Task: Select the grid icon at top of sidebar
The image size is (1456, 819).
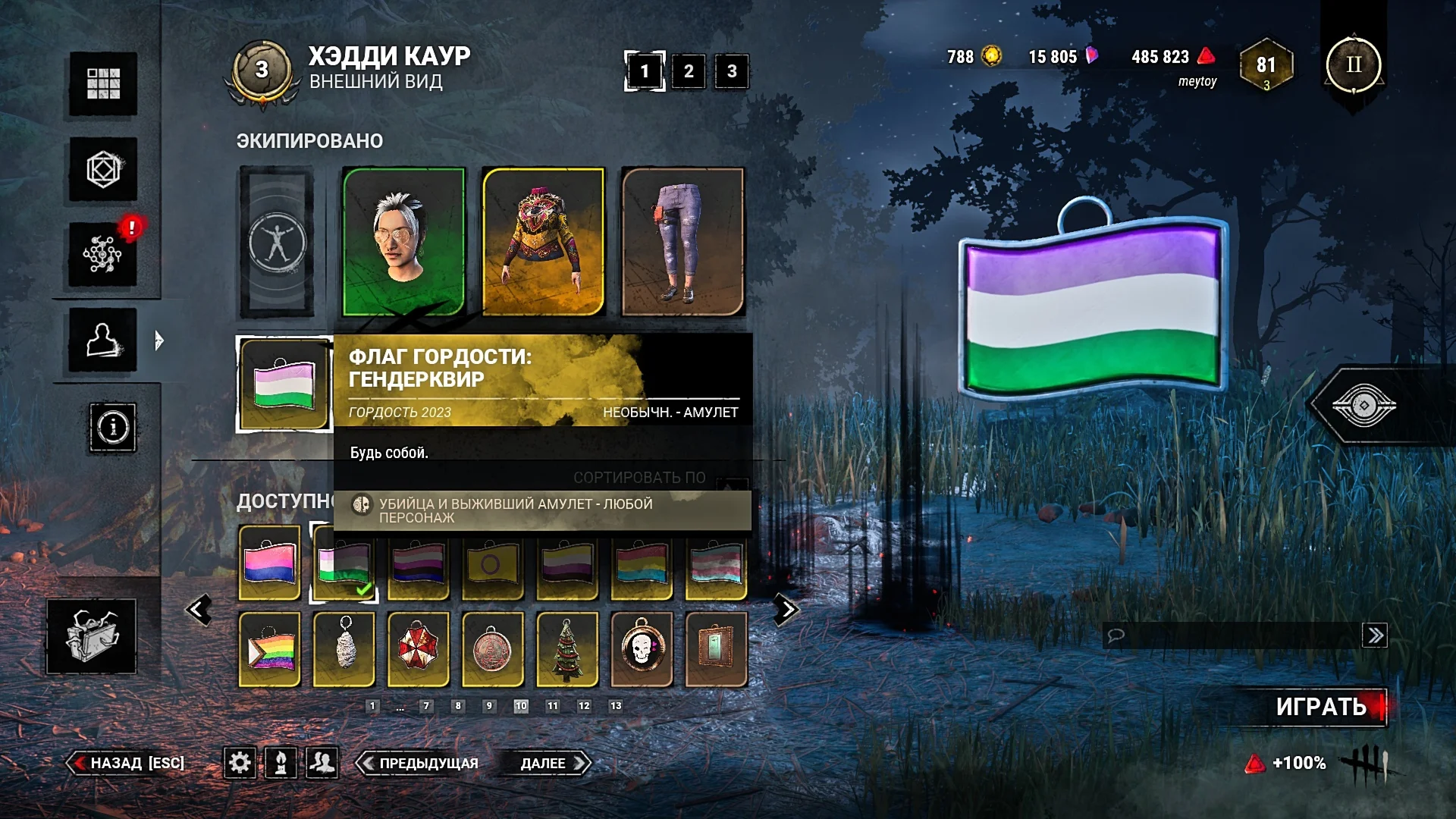Action: (x=102, y=83)
